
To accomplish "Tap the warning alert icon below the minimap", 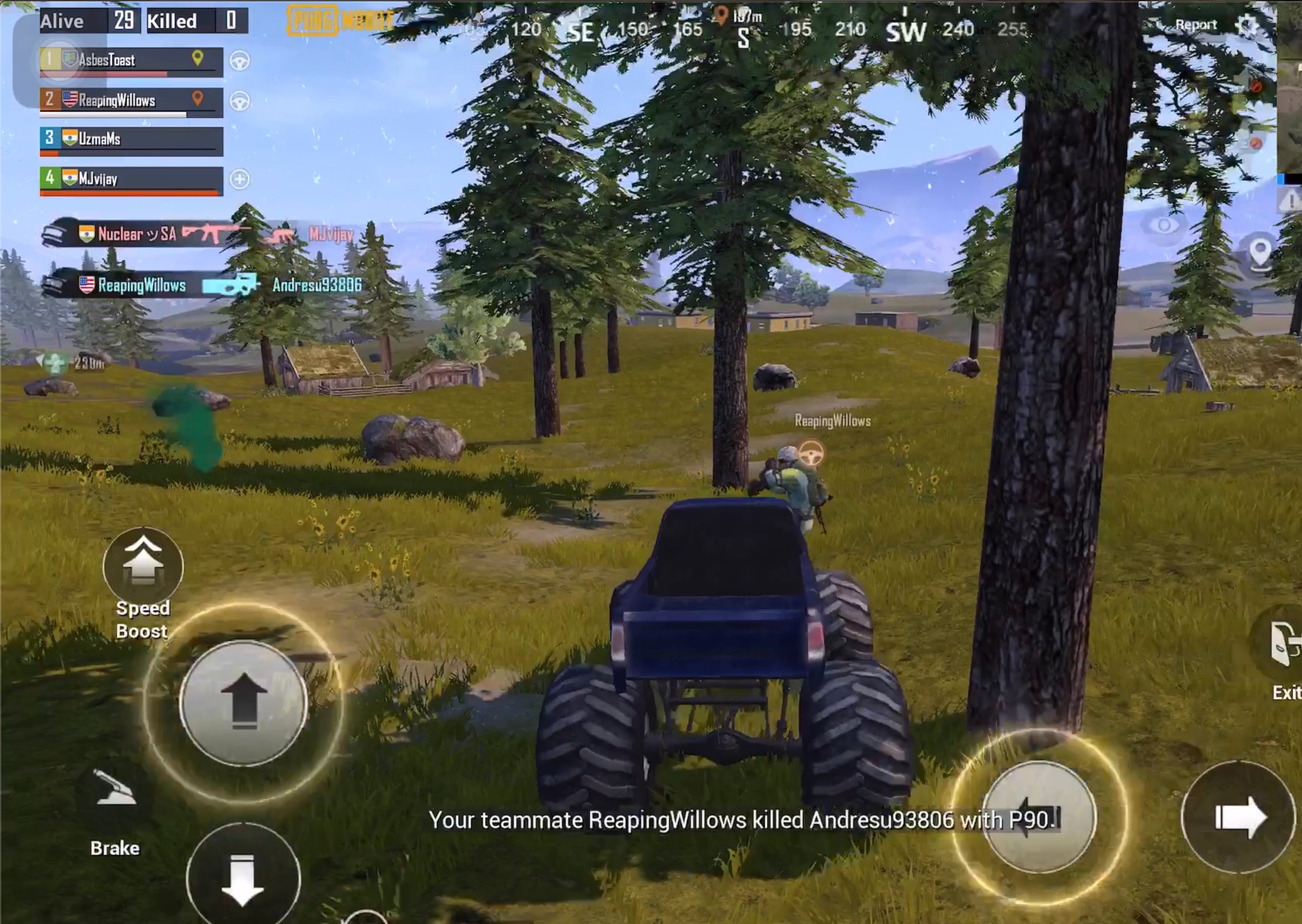I will [1291, 199].
